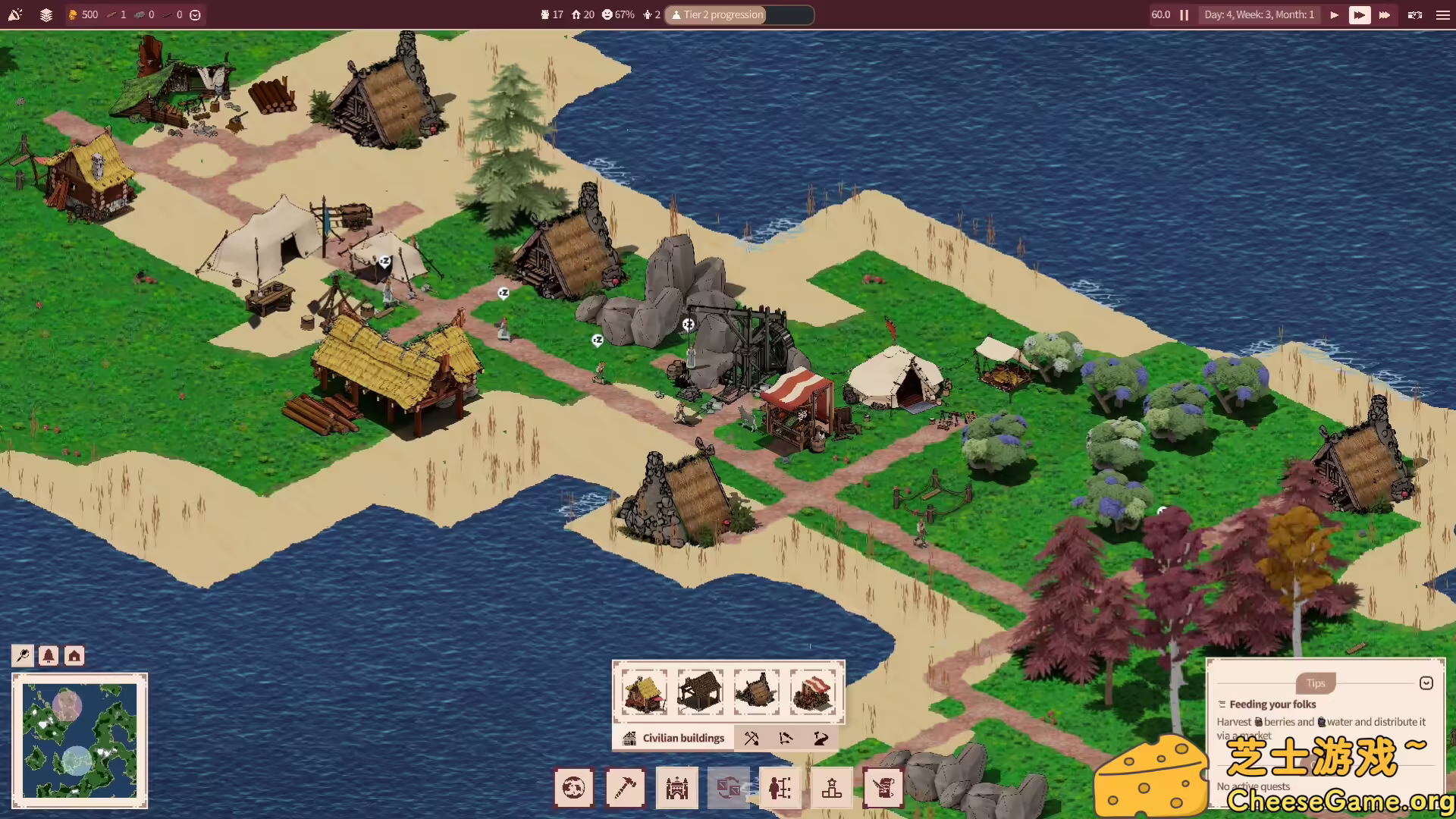Open the population management icon
This screenshot has width=1456, height=819.
click(x=780, y=788)
